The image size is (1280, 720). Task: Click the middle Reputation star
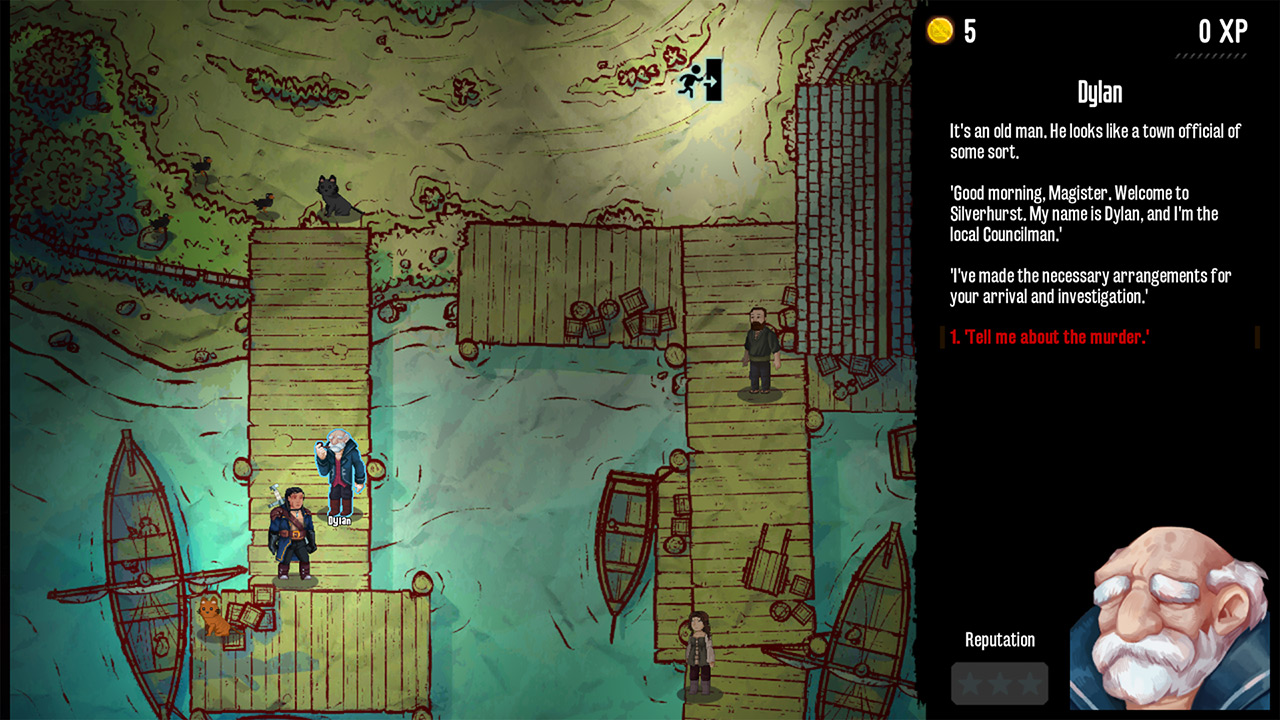click(999, 684)
